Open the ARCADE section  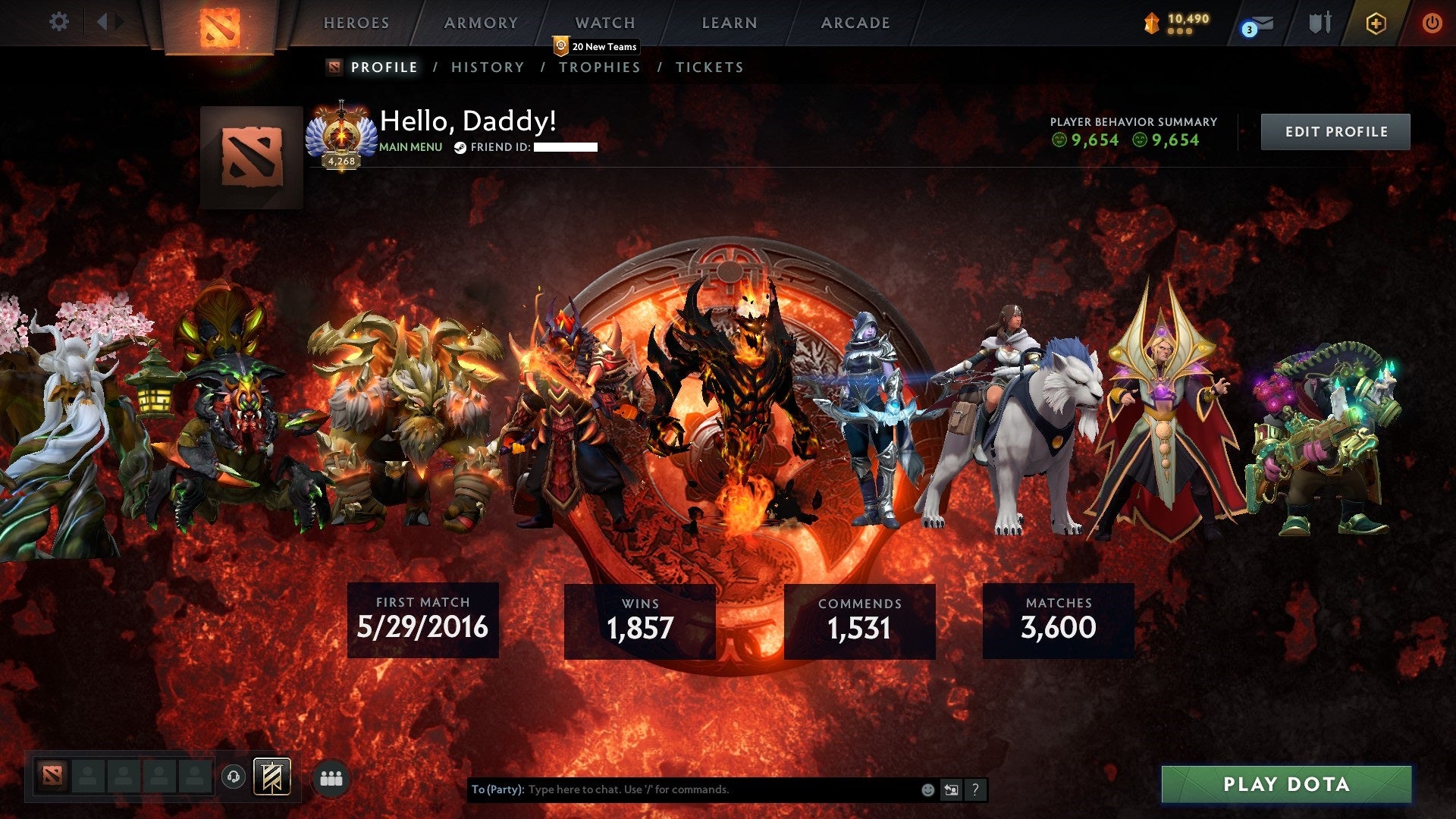coord(855,23)
